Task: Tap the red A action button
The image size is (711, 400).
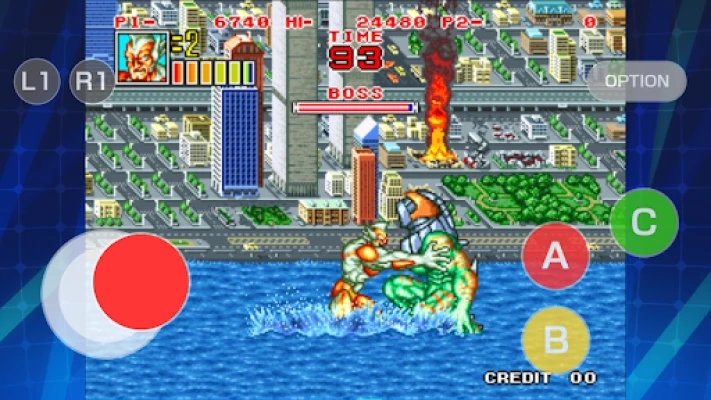Action: click(x=556, y=256)
